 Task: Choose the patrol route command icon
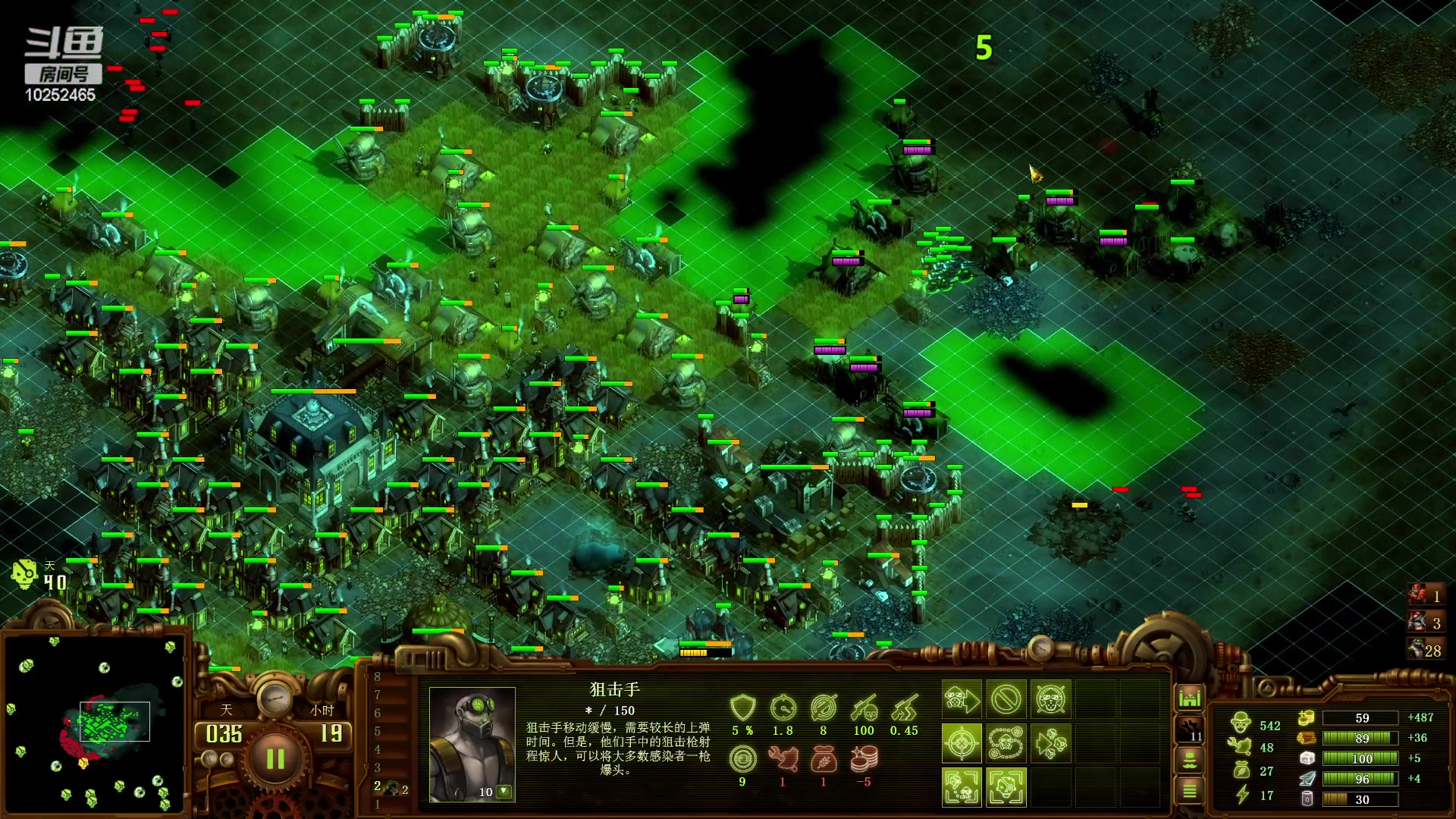point(1006,742)
